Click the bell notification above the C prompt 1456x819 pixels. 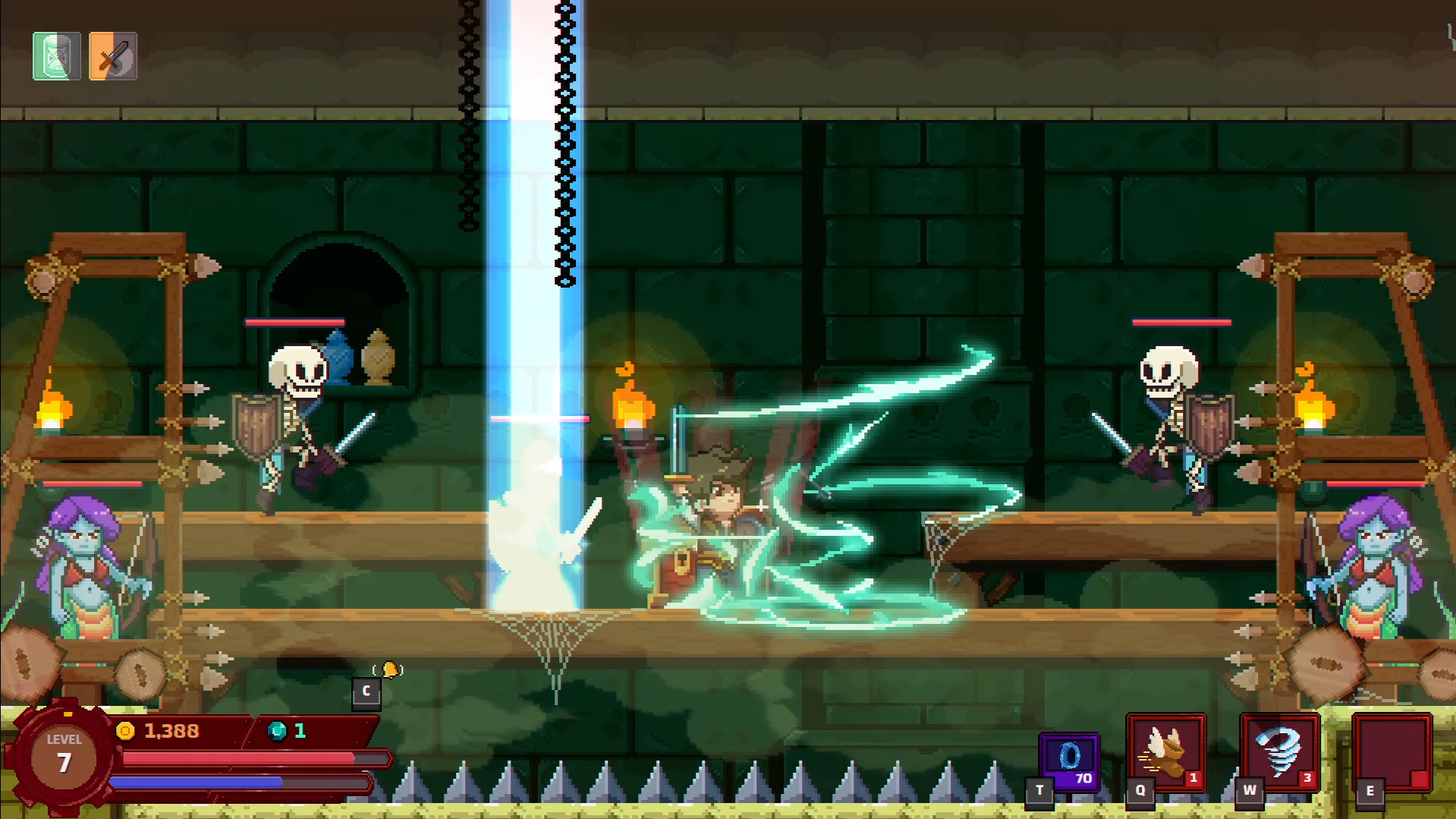388,671
